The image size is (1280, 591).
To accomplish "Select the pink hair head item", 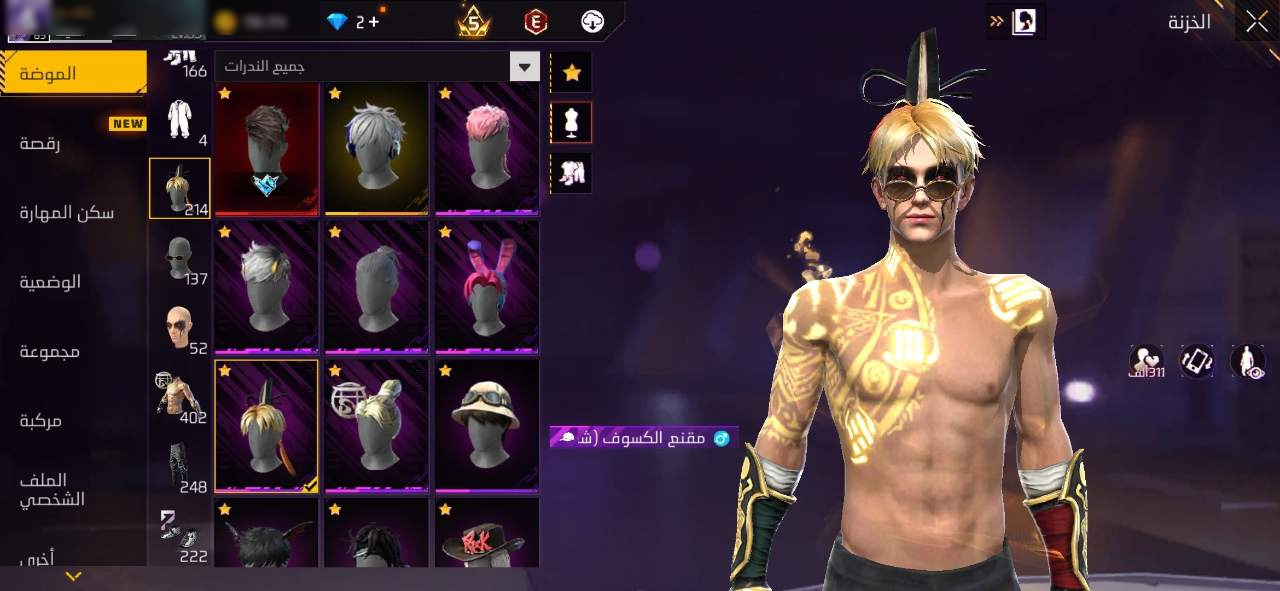I will (x=487, y=148).
